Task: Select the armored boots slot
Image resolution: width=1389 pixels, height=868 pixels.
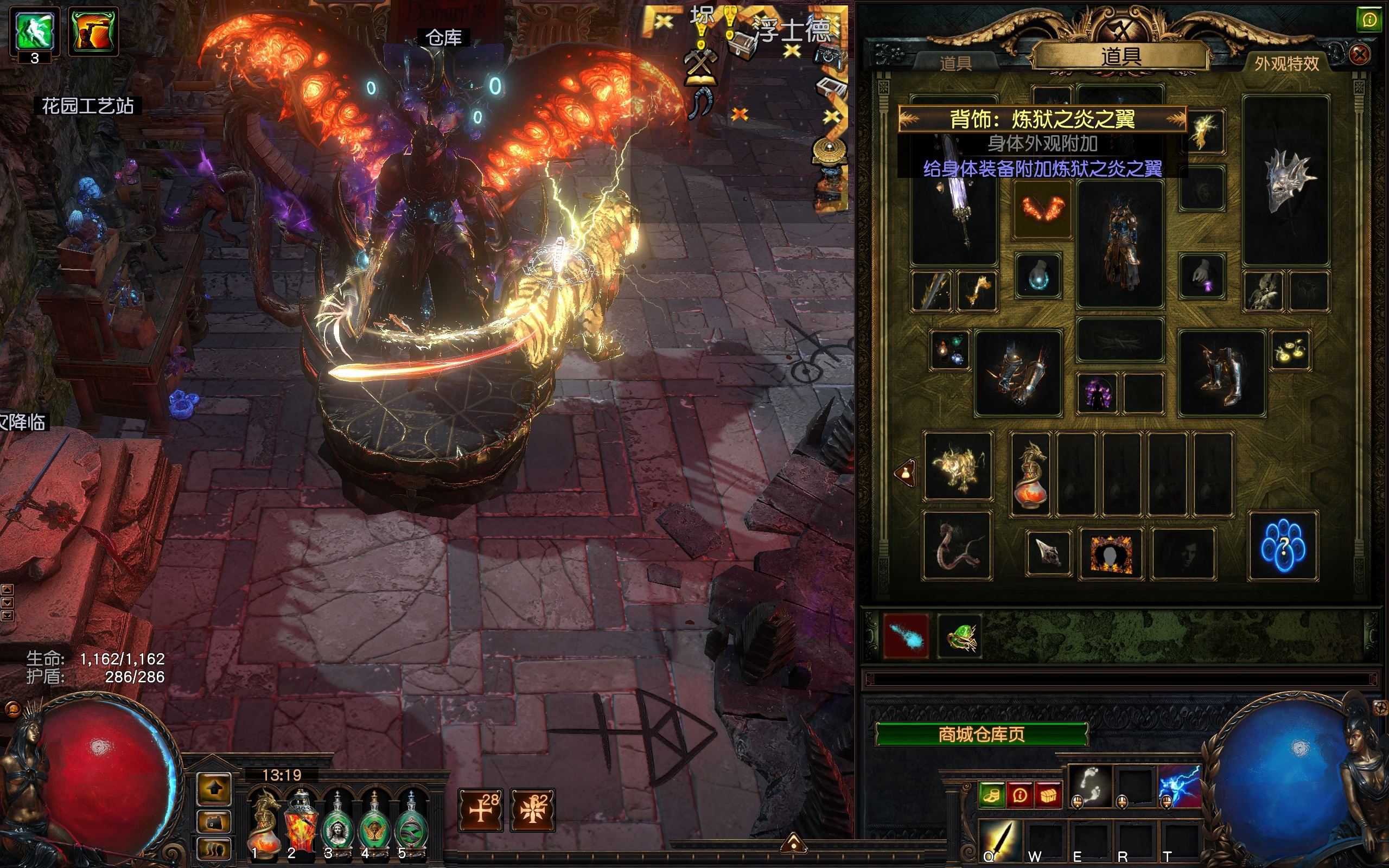Action: pyautogui.click(x=1221, y=372)
